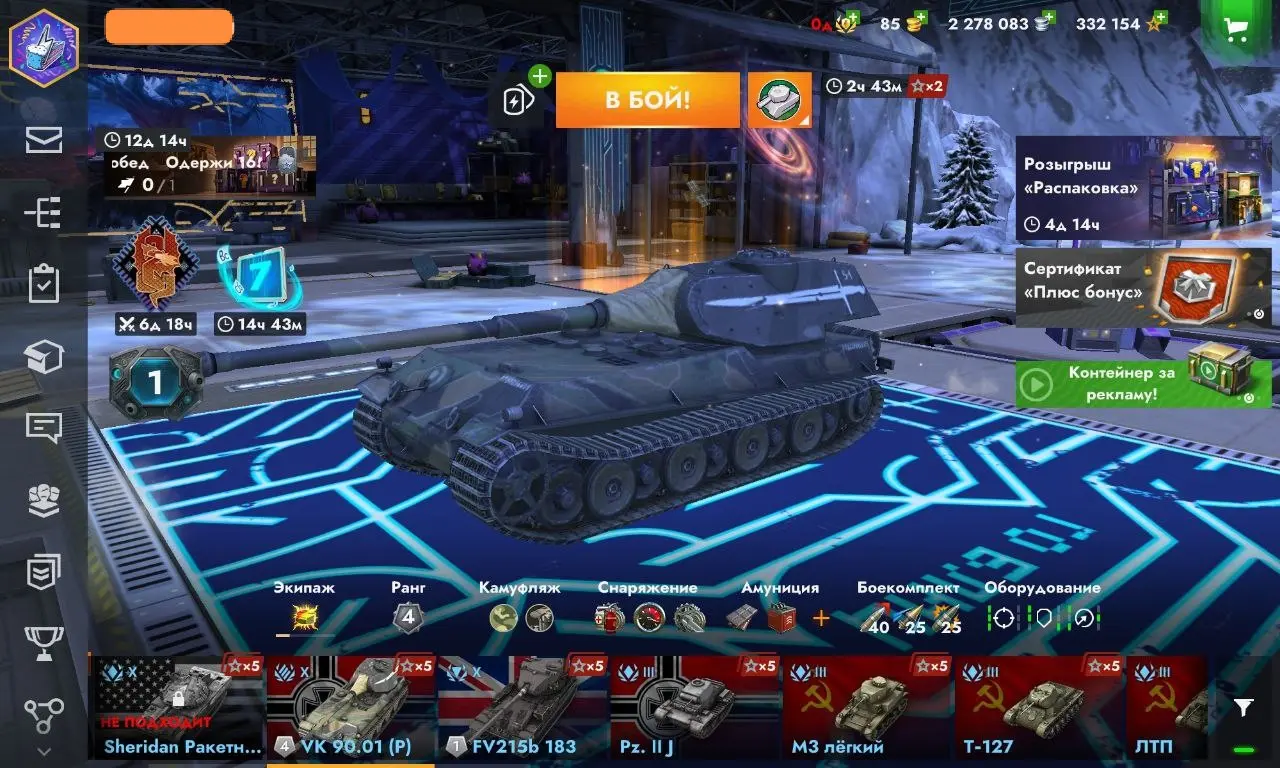Open the trophy ratings icon

[x=44, y=643]
